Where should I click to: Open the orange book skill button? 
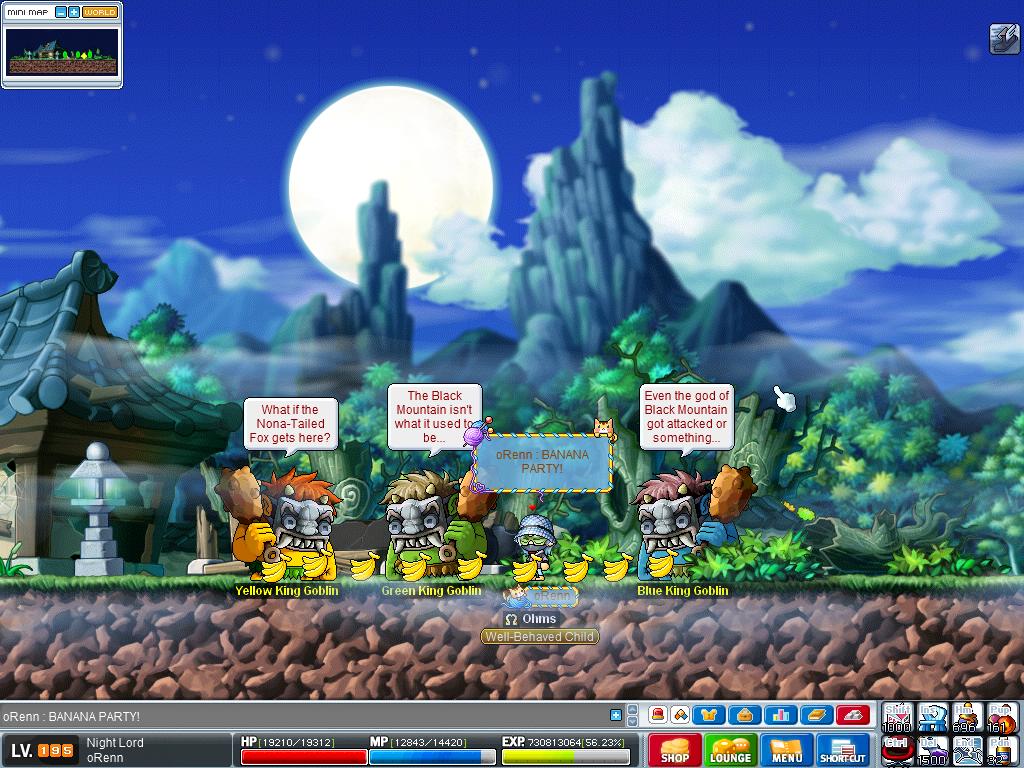click(x=816, y=715)
